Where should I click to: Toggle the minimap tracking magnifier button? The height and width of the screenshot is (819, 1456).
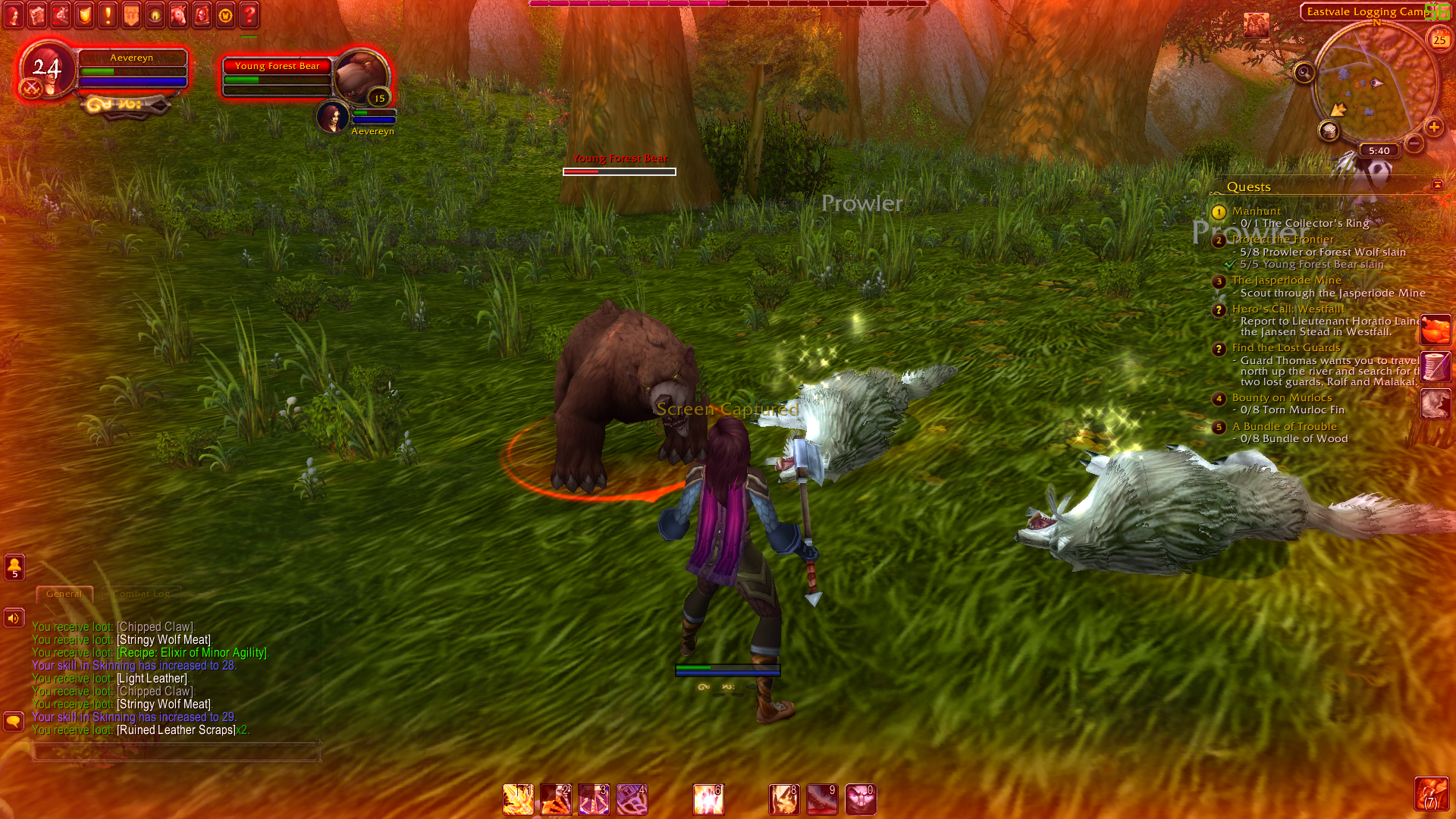pyautogui.click(x=1304, y=73)
